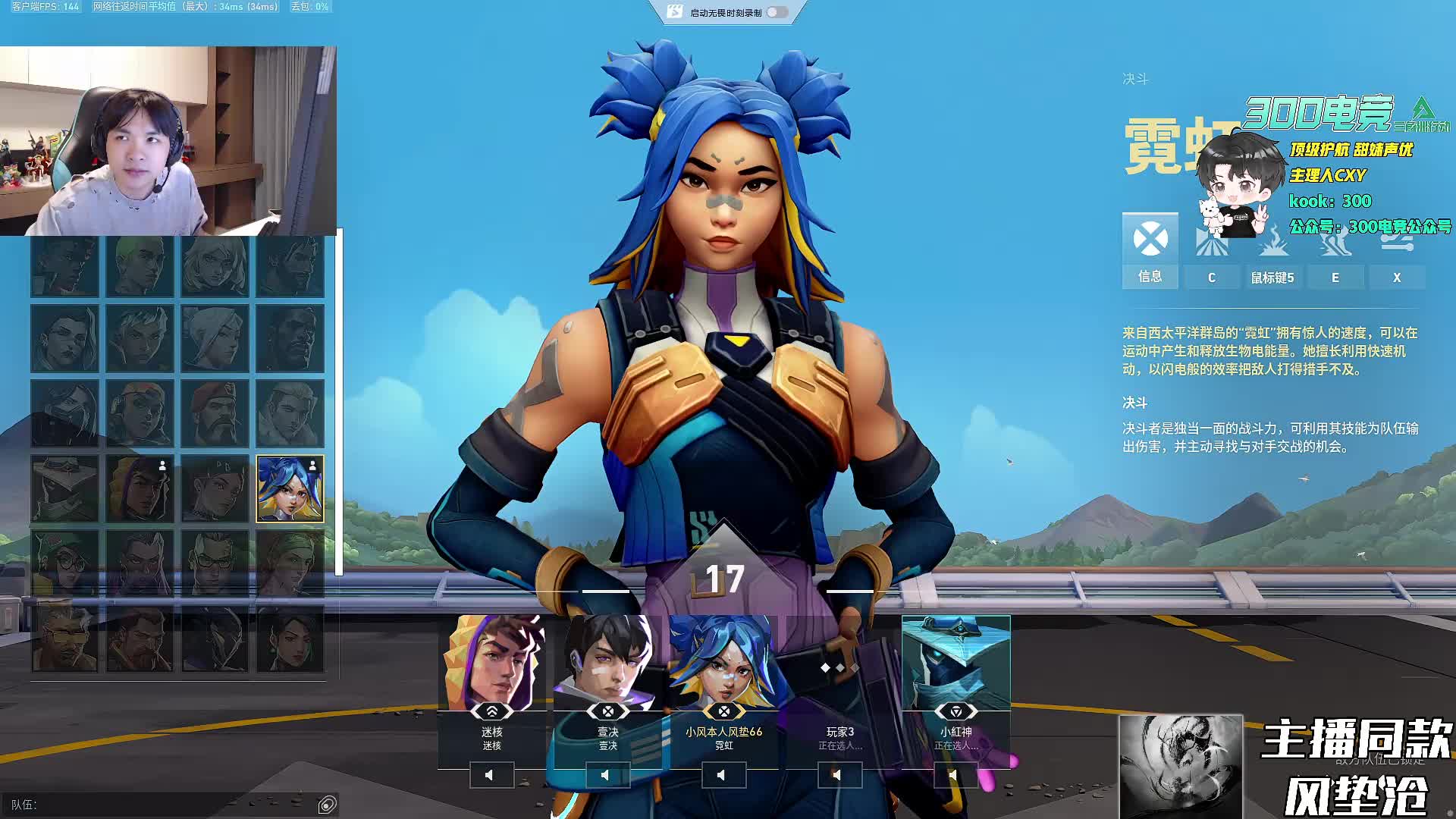Image resolution: width=1456 pixels, height=819 pixels.
Task: Choose the Cypher portrait with wide-brim hat
Action: point(64,488)
